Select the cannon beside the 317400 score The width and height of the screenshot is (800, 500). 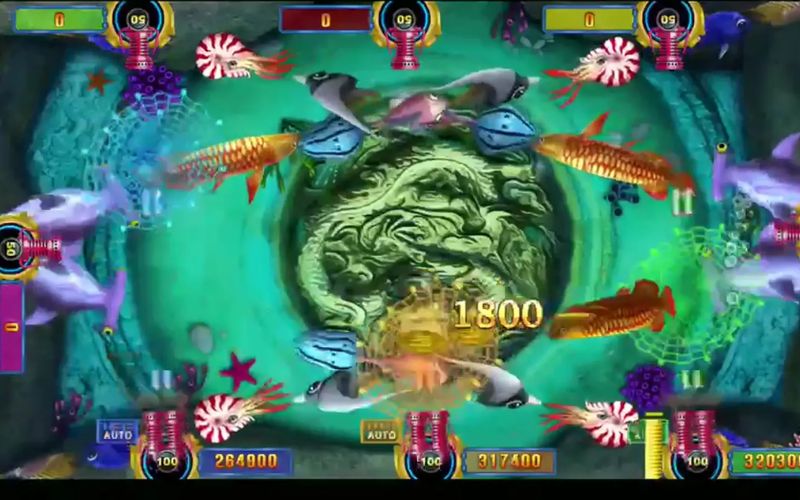[x=428, y=438]
